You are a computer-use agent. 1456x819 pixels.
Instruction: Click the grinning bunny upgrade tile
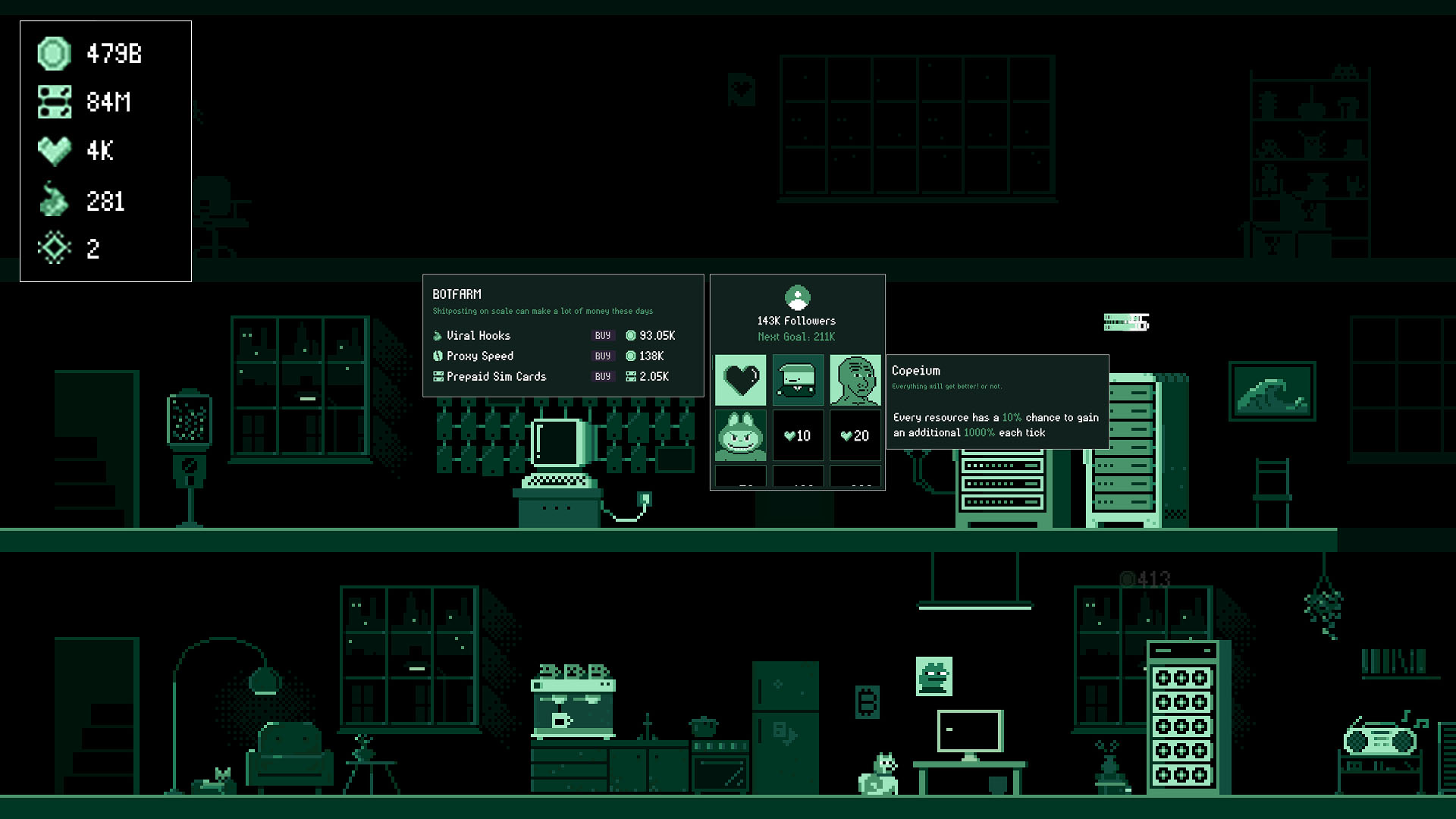pos(741,435)
